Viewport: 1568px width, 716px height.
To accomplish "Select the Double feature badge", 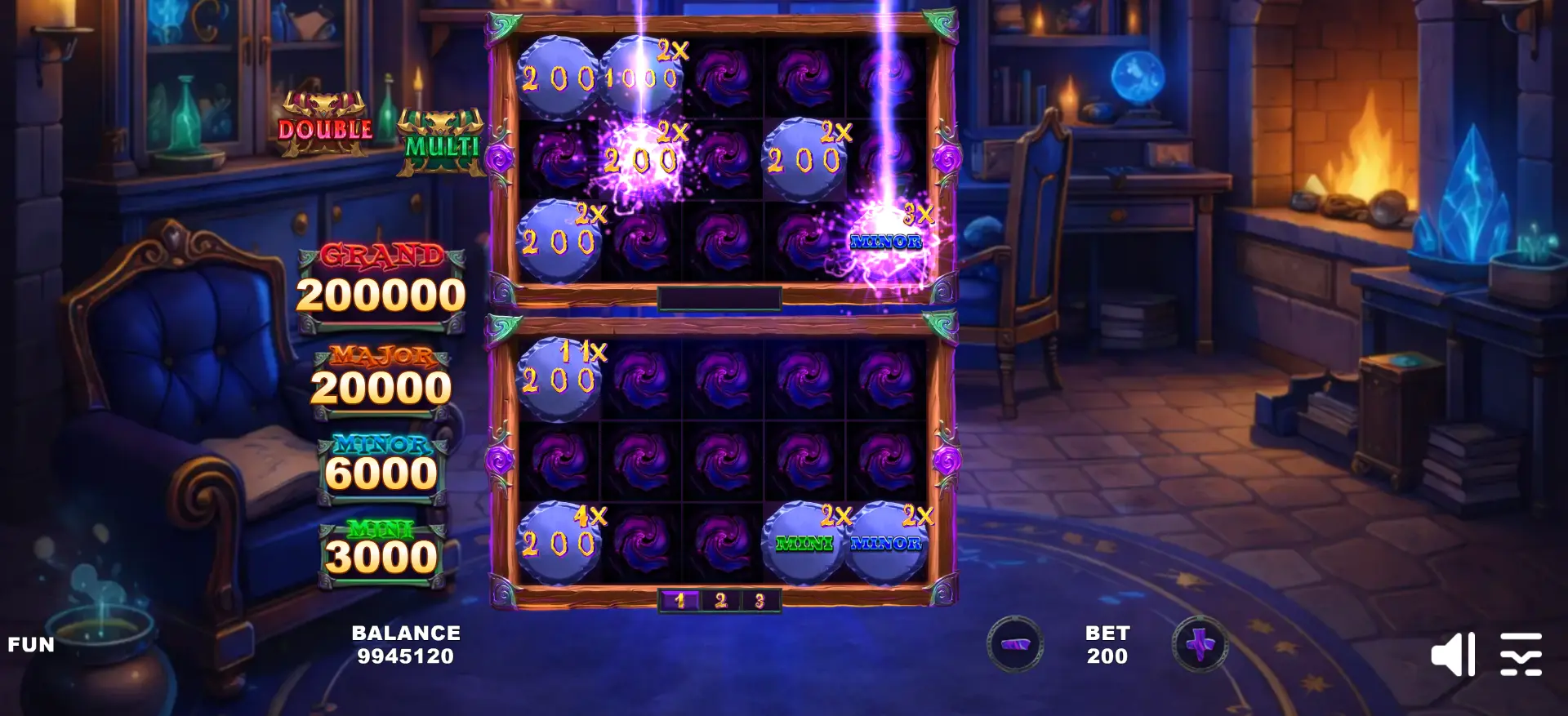I will (x=325, y=127).
